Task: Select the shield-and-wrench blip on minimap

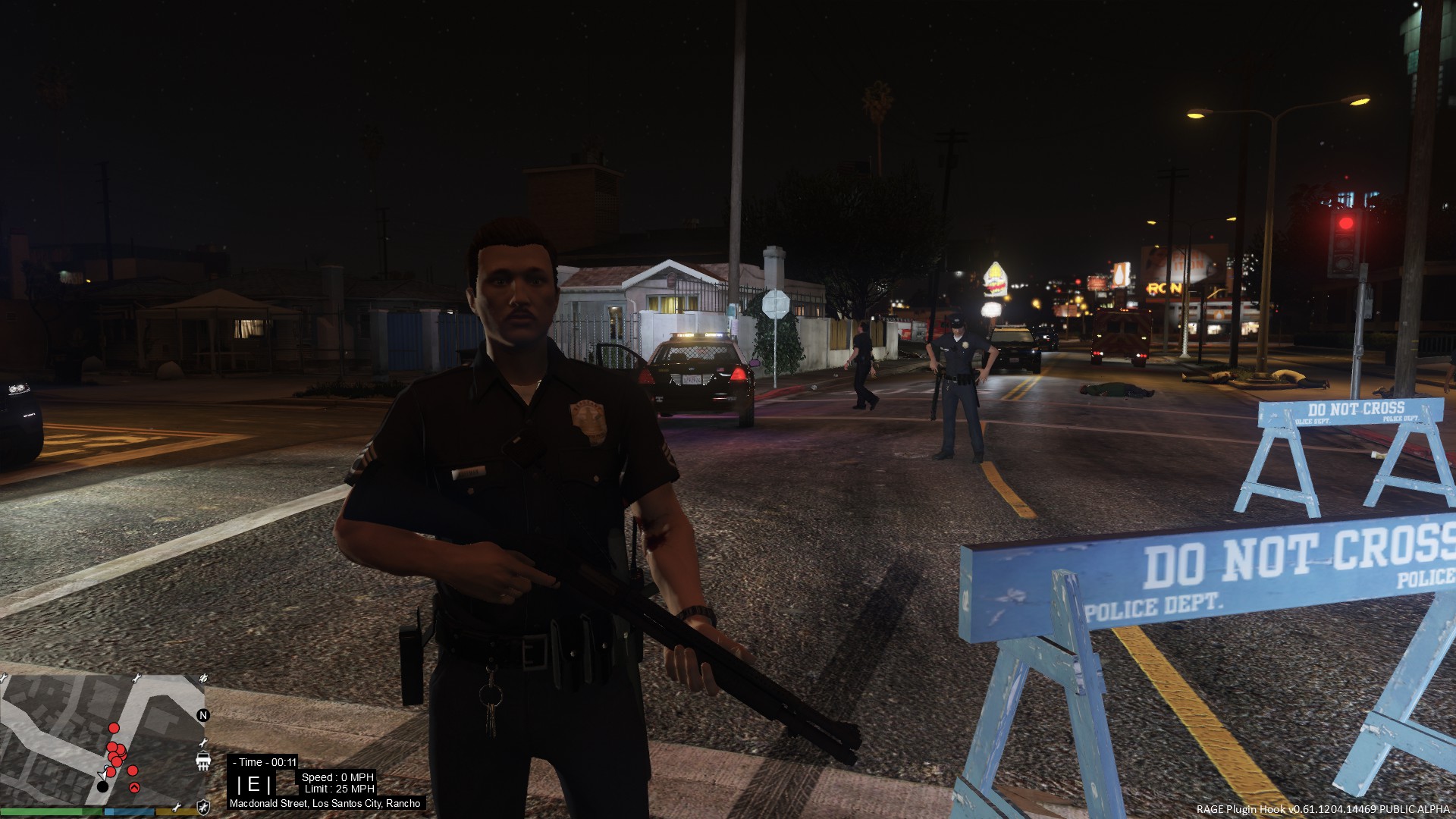Action: coord(203,807)
